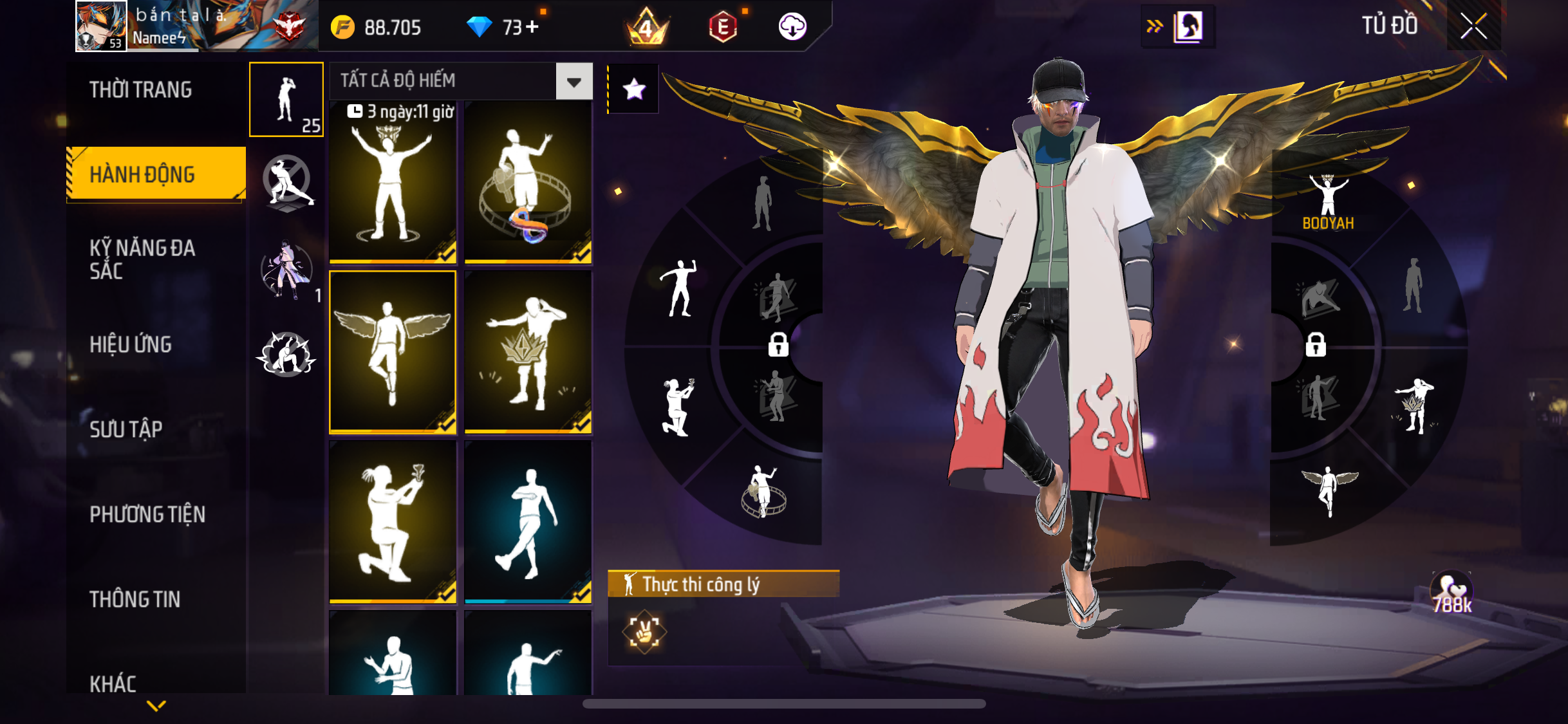Open the HIỆU ỨNG section
Screen dimensions: 1568x724
[131, 344]
